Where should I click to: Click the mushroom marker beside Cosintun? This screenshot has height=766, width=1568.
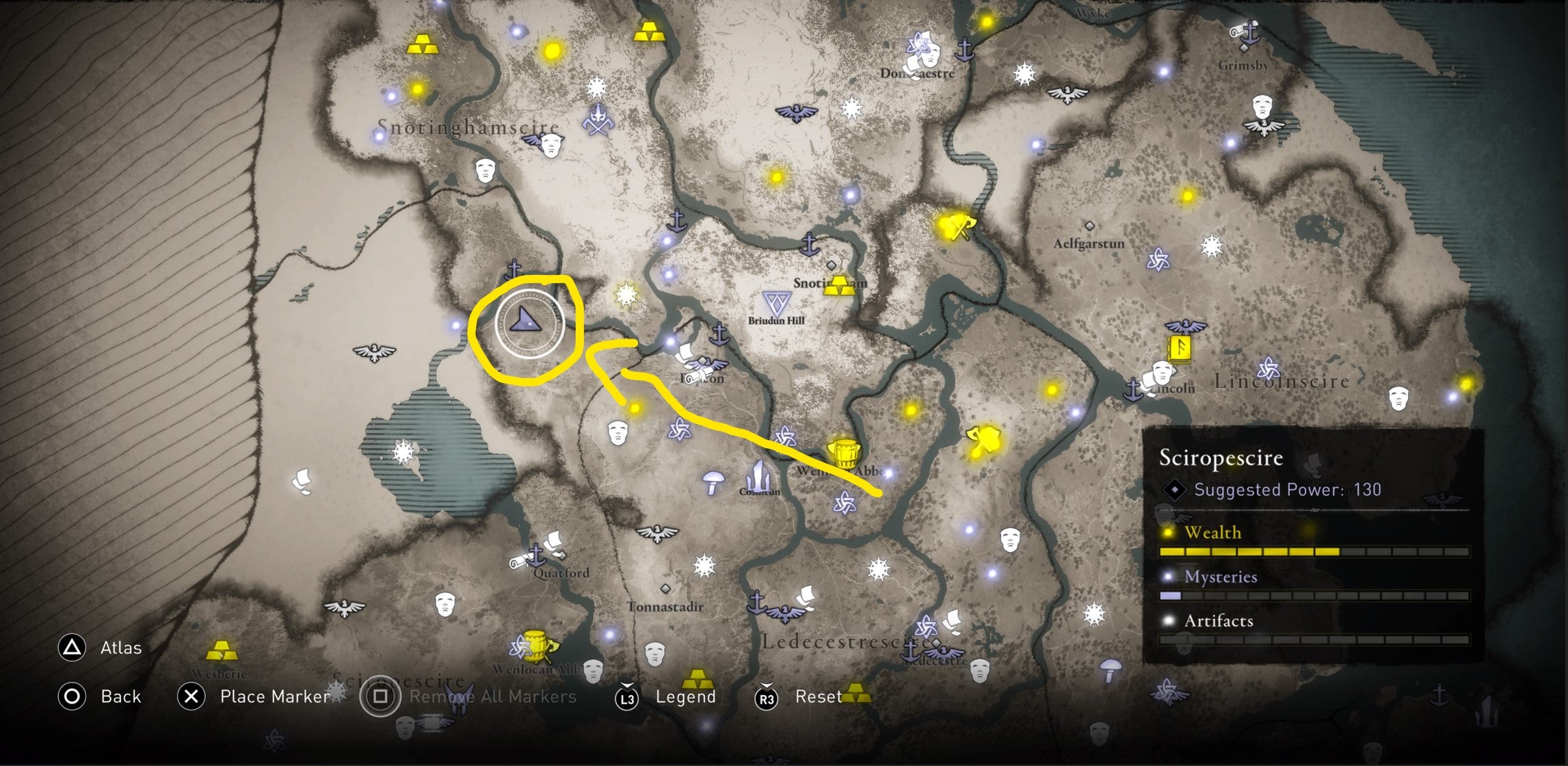coord(713,481)
